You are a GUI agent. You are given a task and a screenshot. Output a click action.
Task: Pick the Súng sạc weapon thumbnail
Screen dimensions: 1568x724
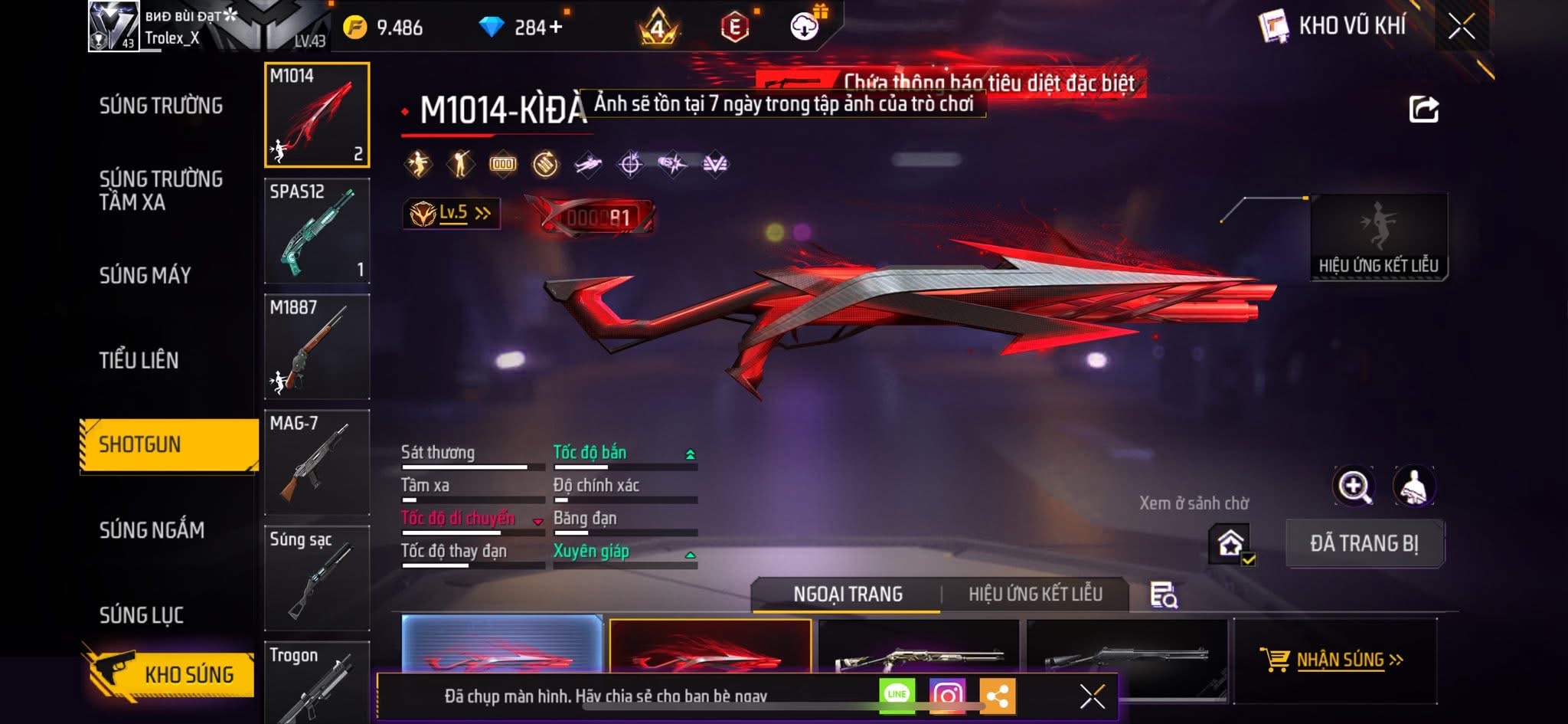tap(317, 578)
